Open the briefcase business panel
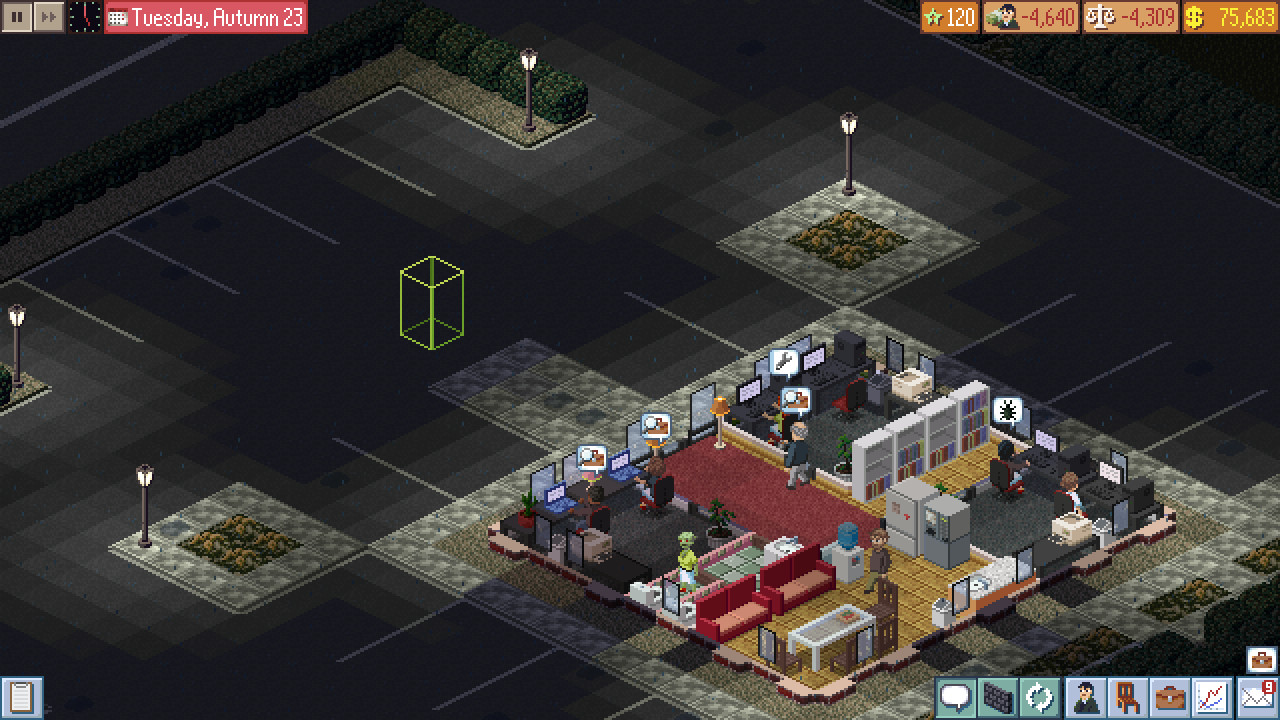Viewport: 1280px width, 720px height. click(x=1168, y=700)
